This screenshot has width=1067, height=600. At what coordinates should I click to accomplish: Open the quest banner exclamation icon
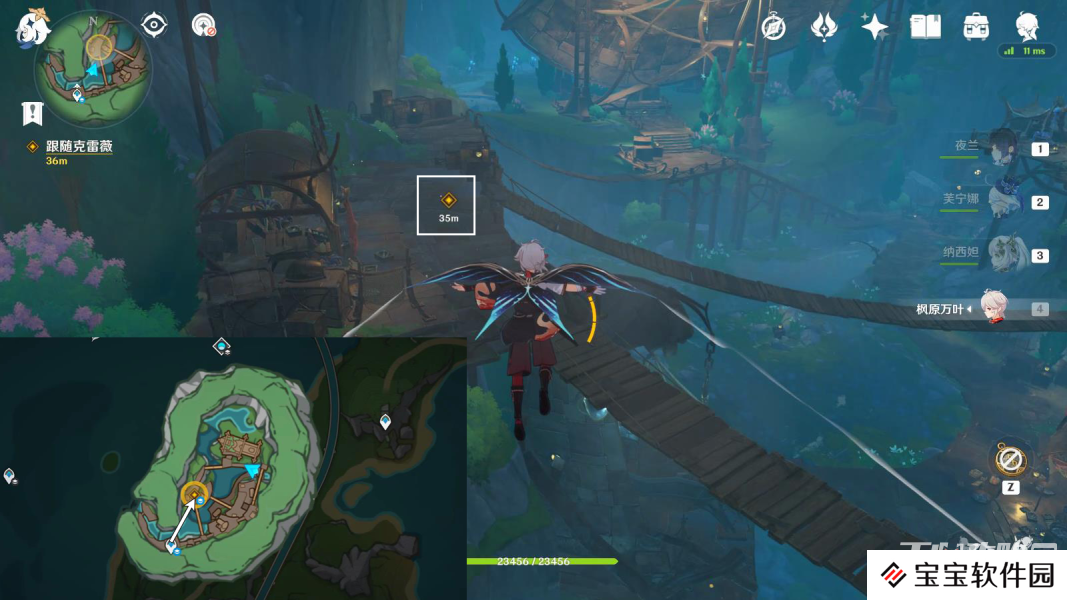click(33, 113)
